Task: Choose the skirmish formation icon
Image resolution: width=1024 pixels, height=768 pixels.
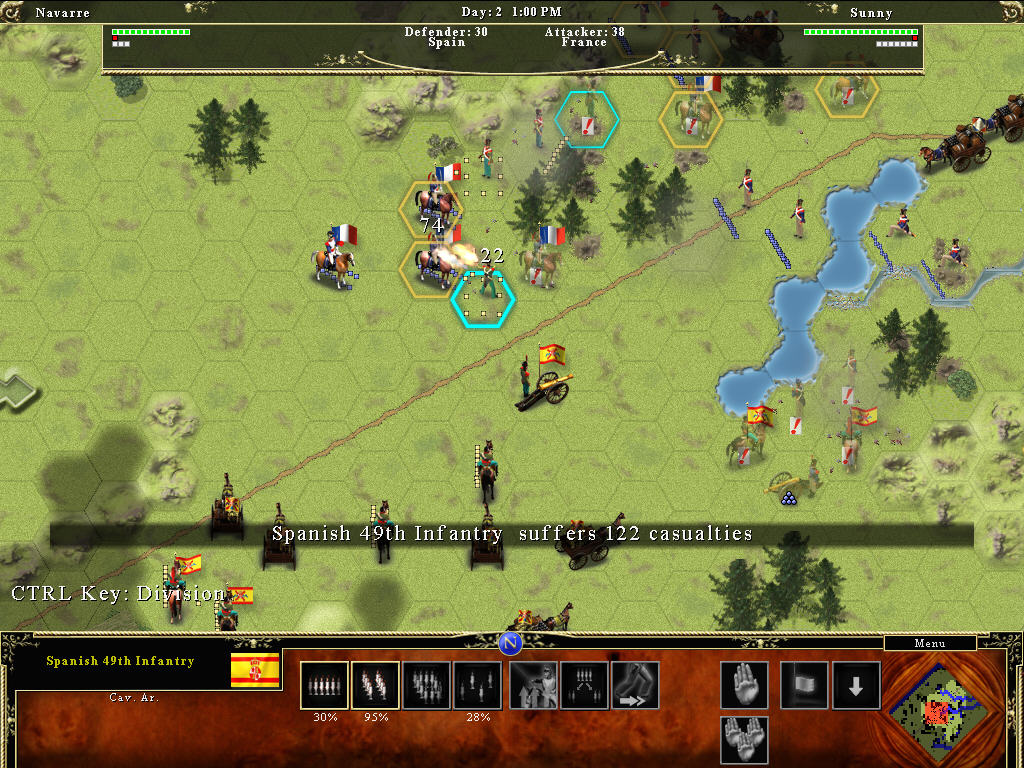Action: coord(478,685)
